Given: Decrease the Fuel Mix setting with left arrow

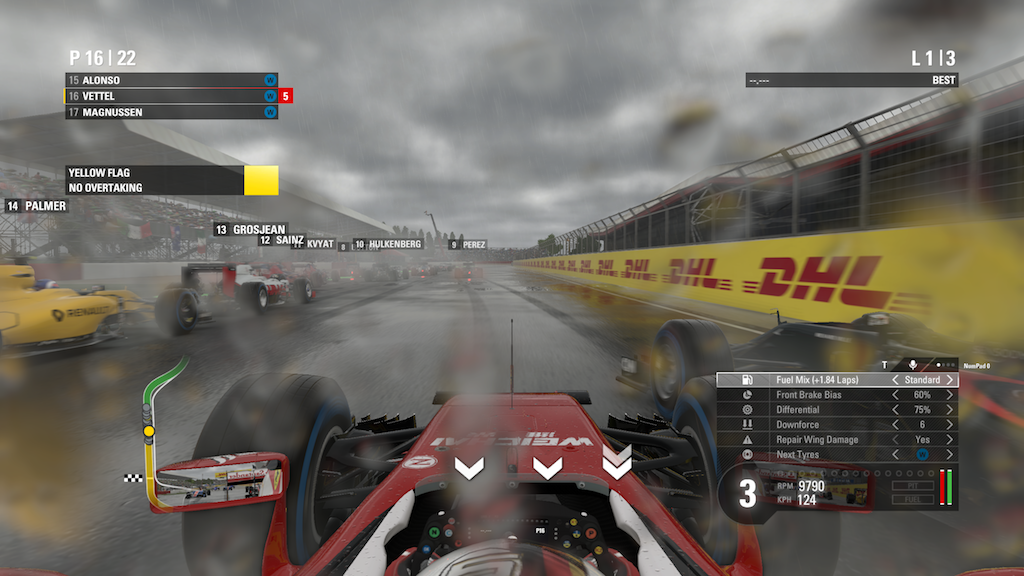Looking at the screenshot, I should (895, 380).
